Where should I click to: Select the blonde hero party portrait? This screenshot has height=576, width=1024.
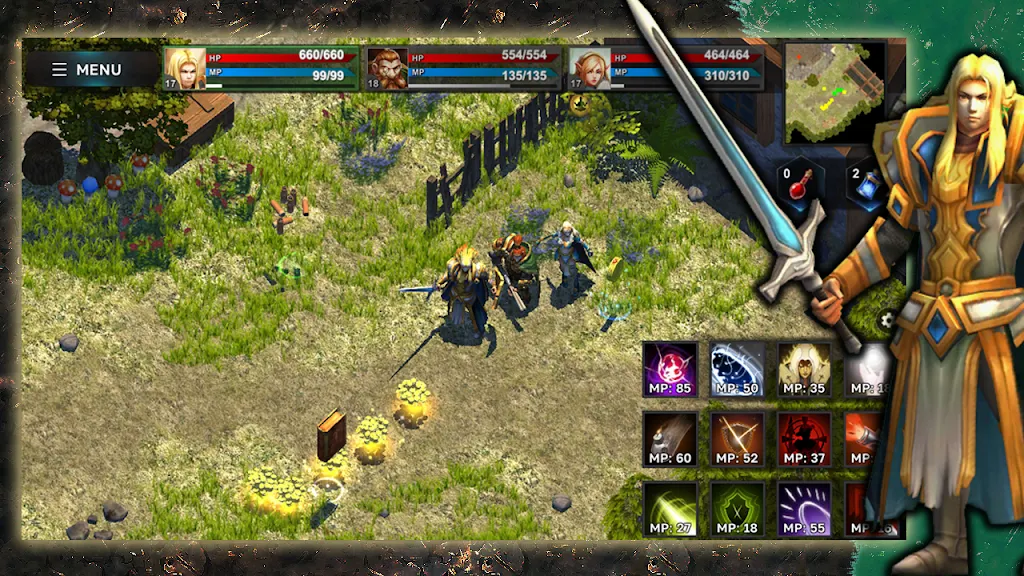point(185,69)
